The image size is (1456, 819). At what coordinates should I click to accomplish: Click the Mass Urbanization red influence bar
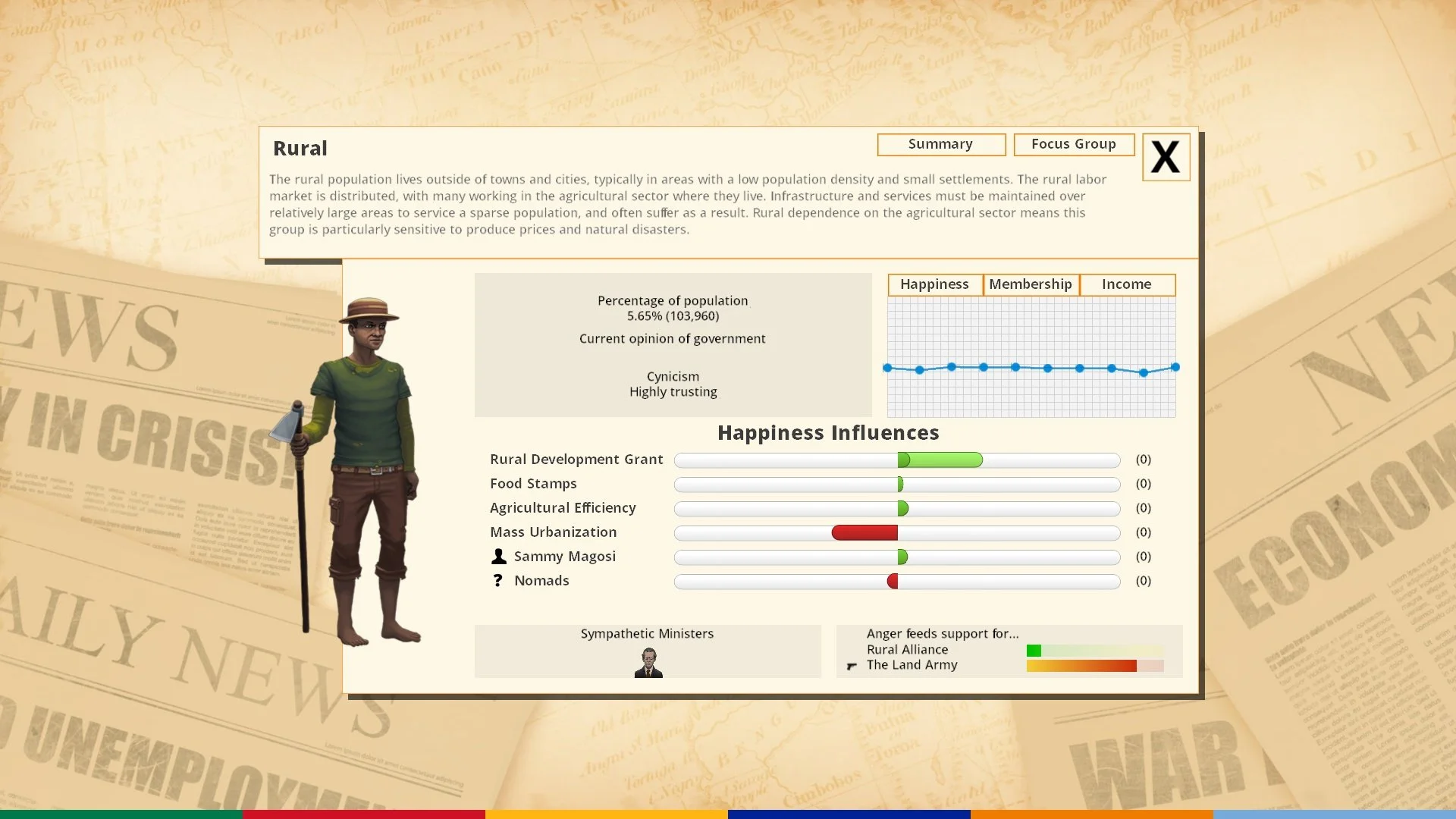point(864,533)
